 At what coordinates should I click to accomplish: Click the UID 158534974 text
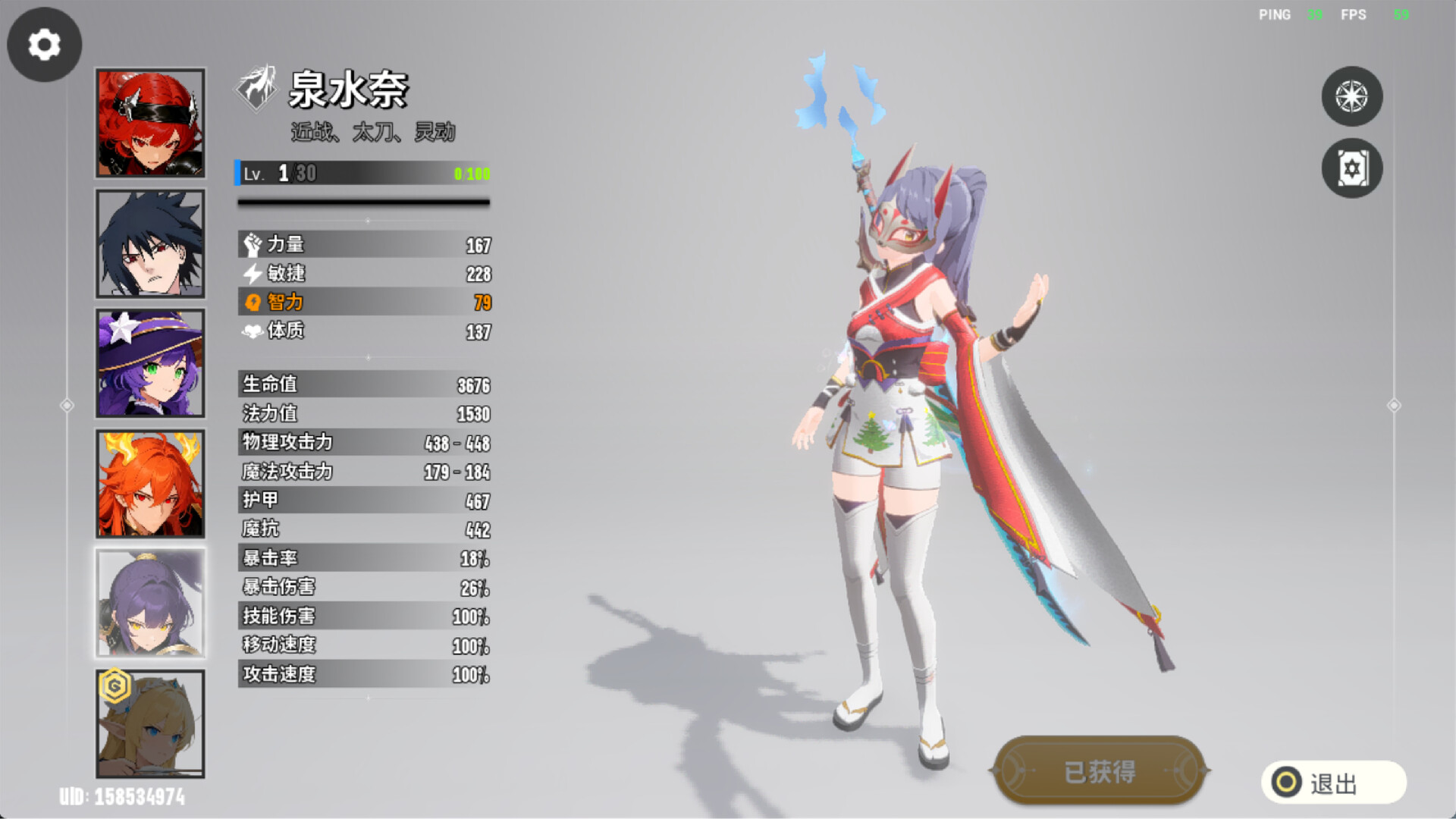click(121, 797)
